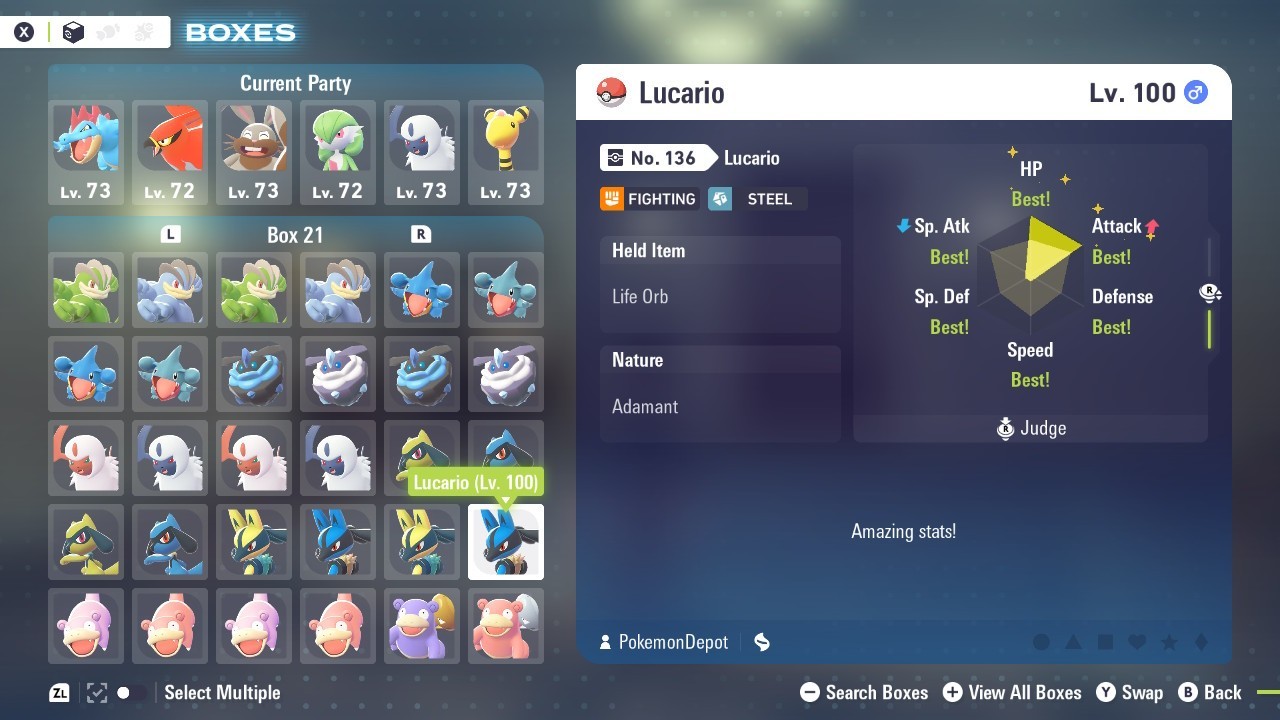Open Search Boxes

[x=865, y=692]
